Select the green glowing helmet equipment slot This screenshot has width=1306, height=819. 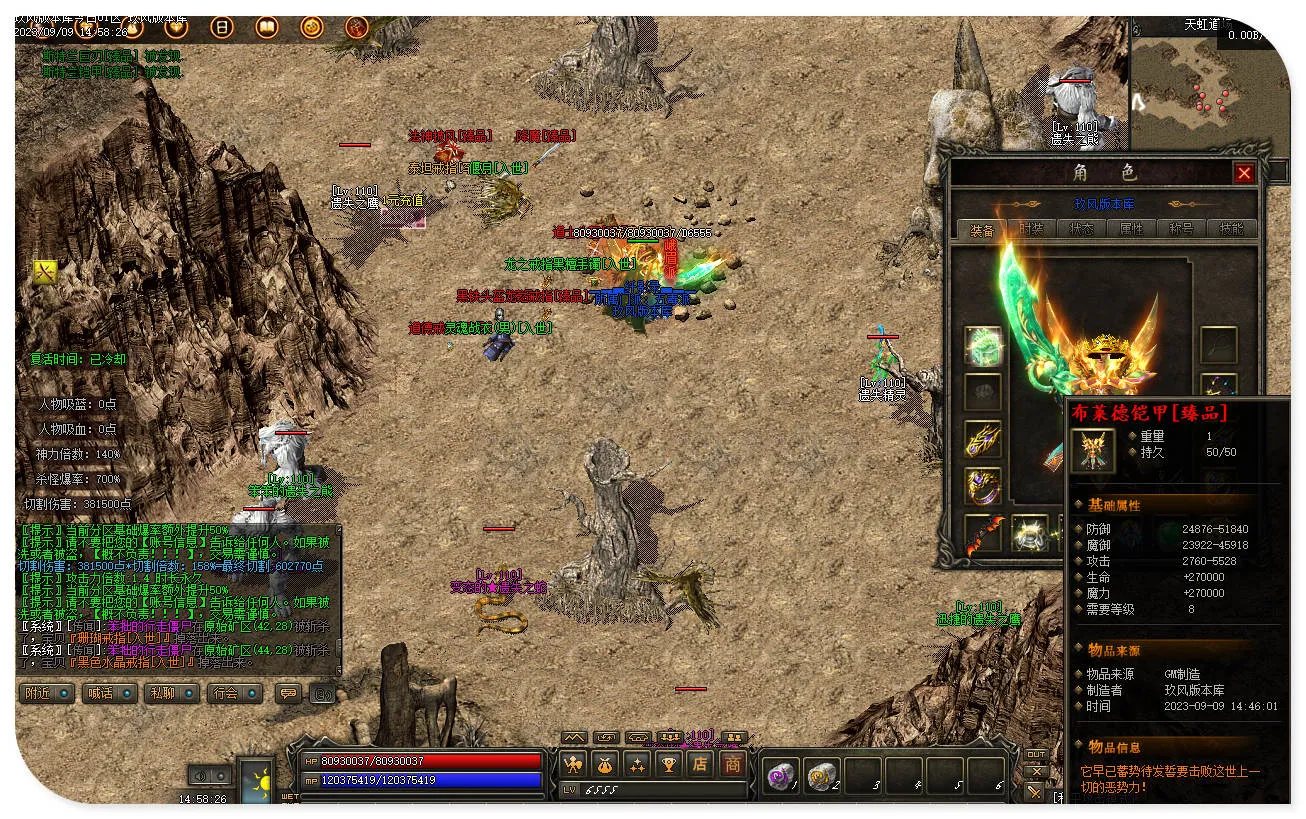coord(982,345)
